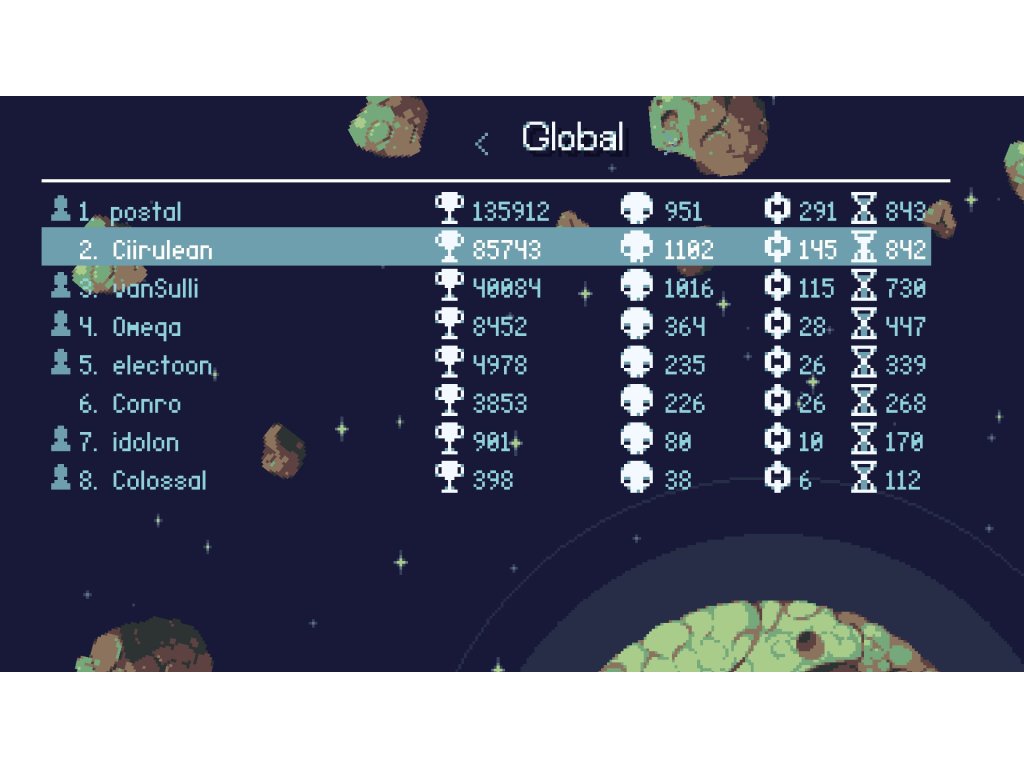Screen dimensions: 1024x768
Task: Select the Global leaderboard heading
Action: [x=572, y=138]
